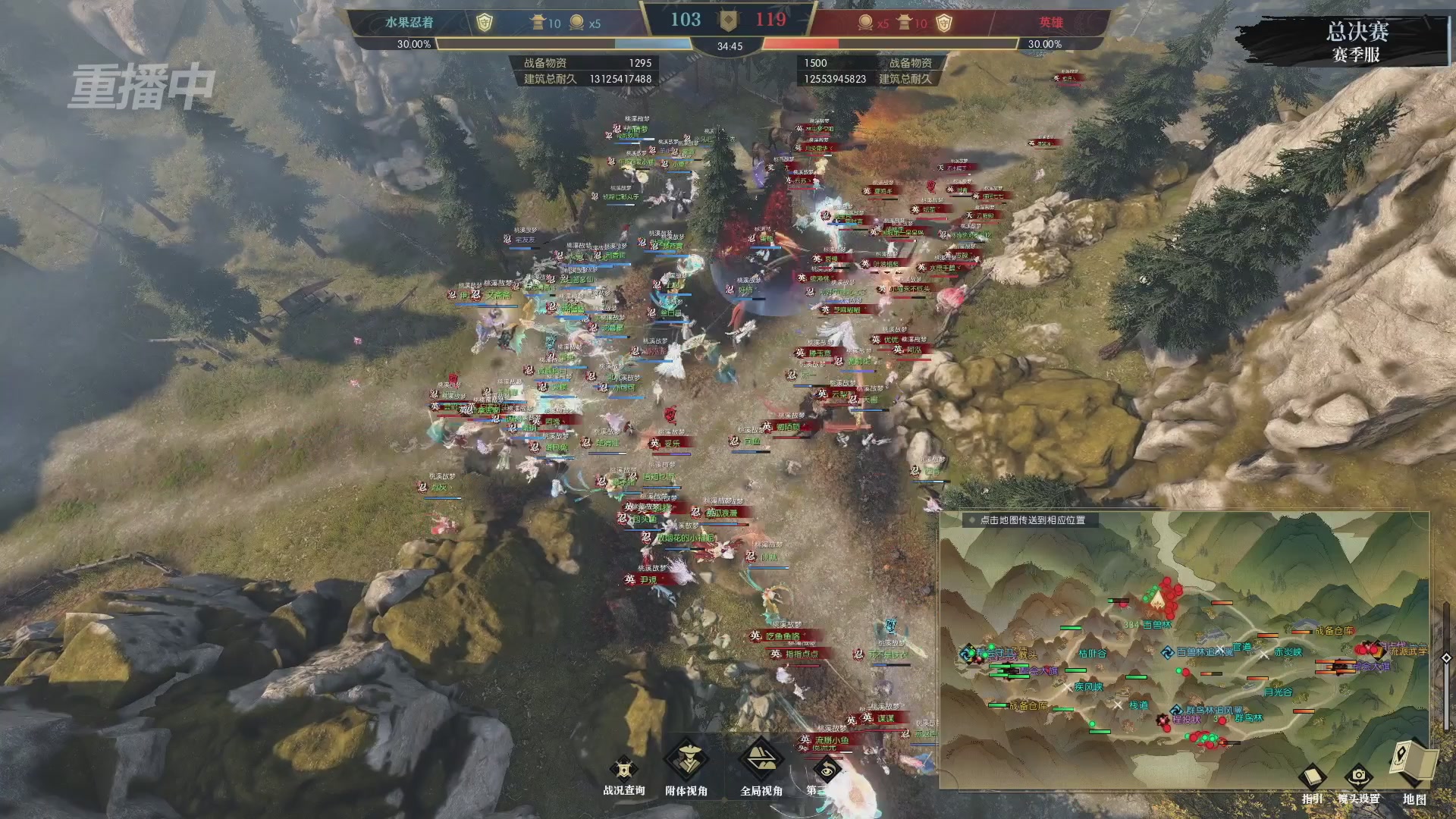Open 镜头设置 camera settings
The height and width of the screenshot is (819, 1456).
point(1358,781)
